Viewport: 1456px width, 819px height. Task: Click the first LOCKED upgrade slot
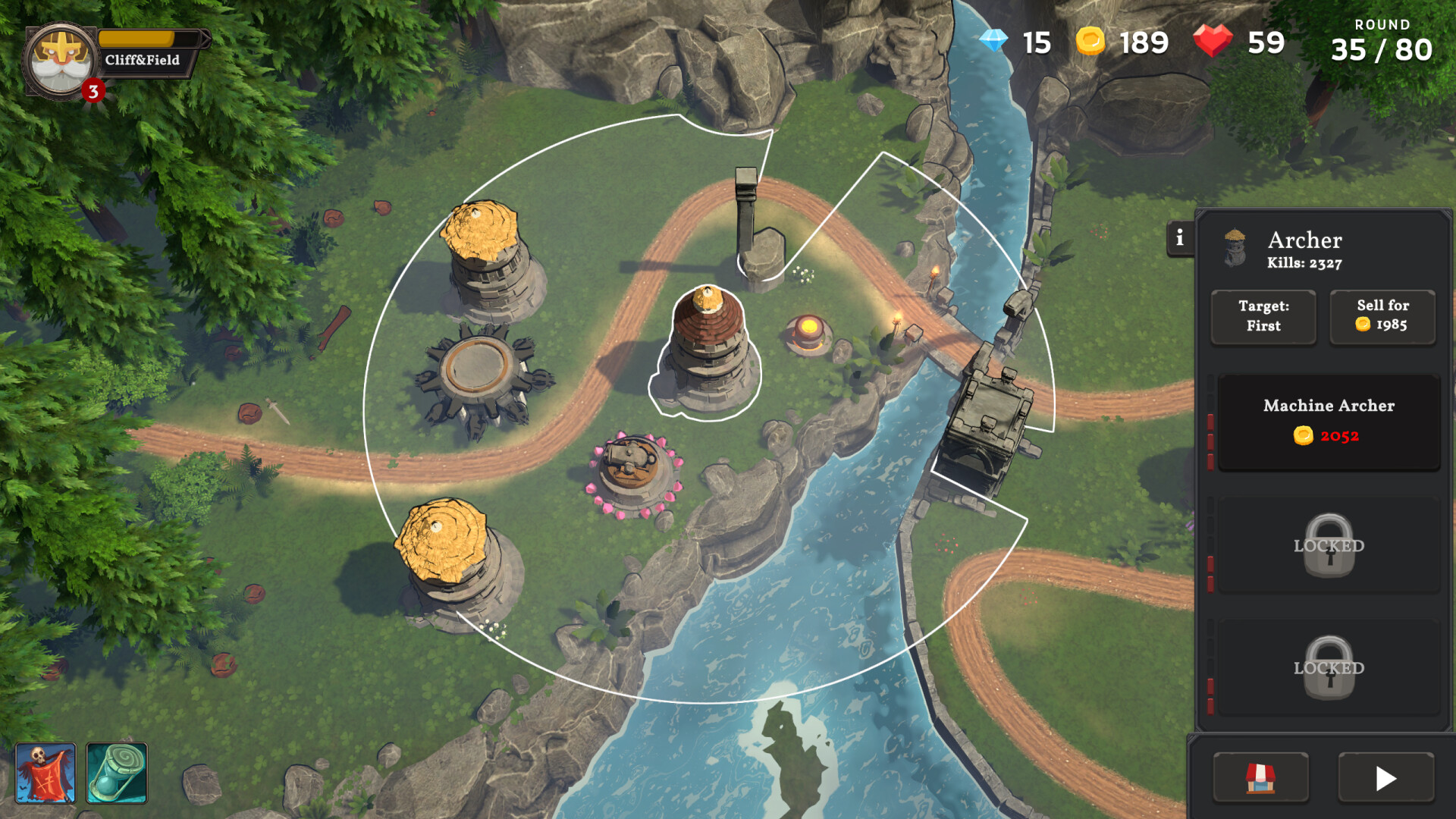(x=1328, y=544)
